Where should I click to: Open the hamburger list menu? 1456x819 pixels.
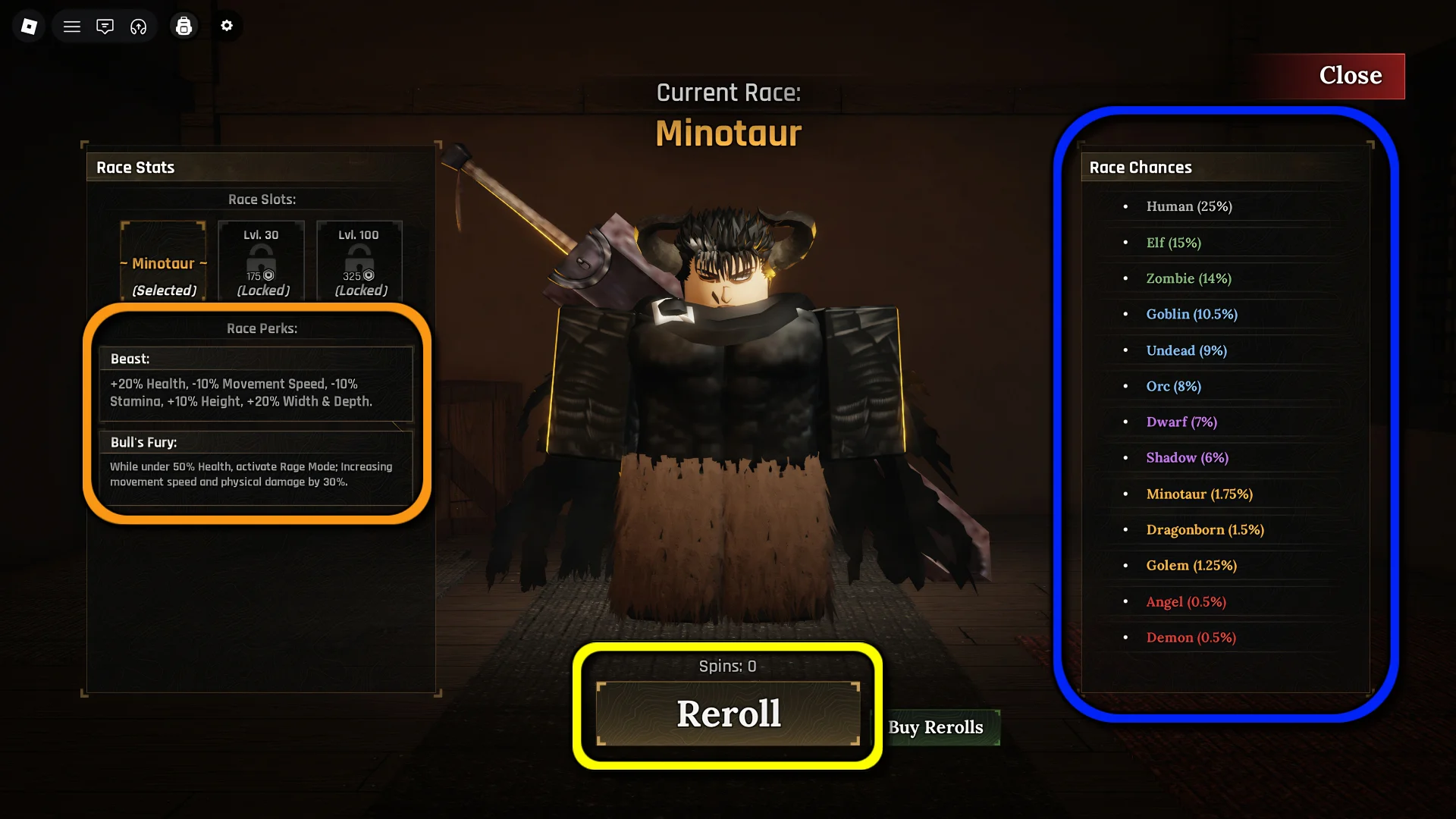pos(72,27)
